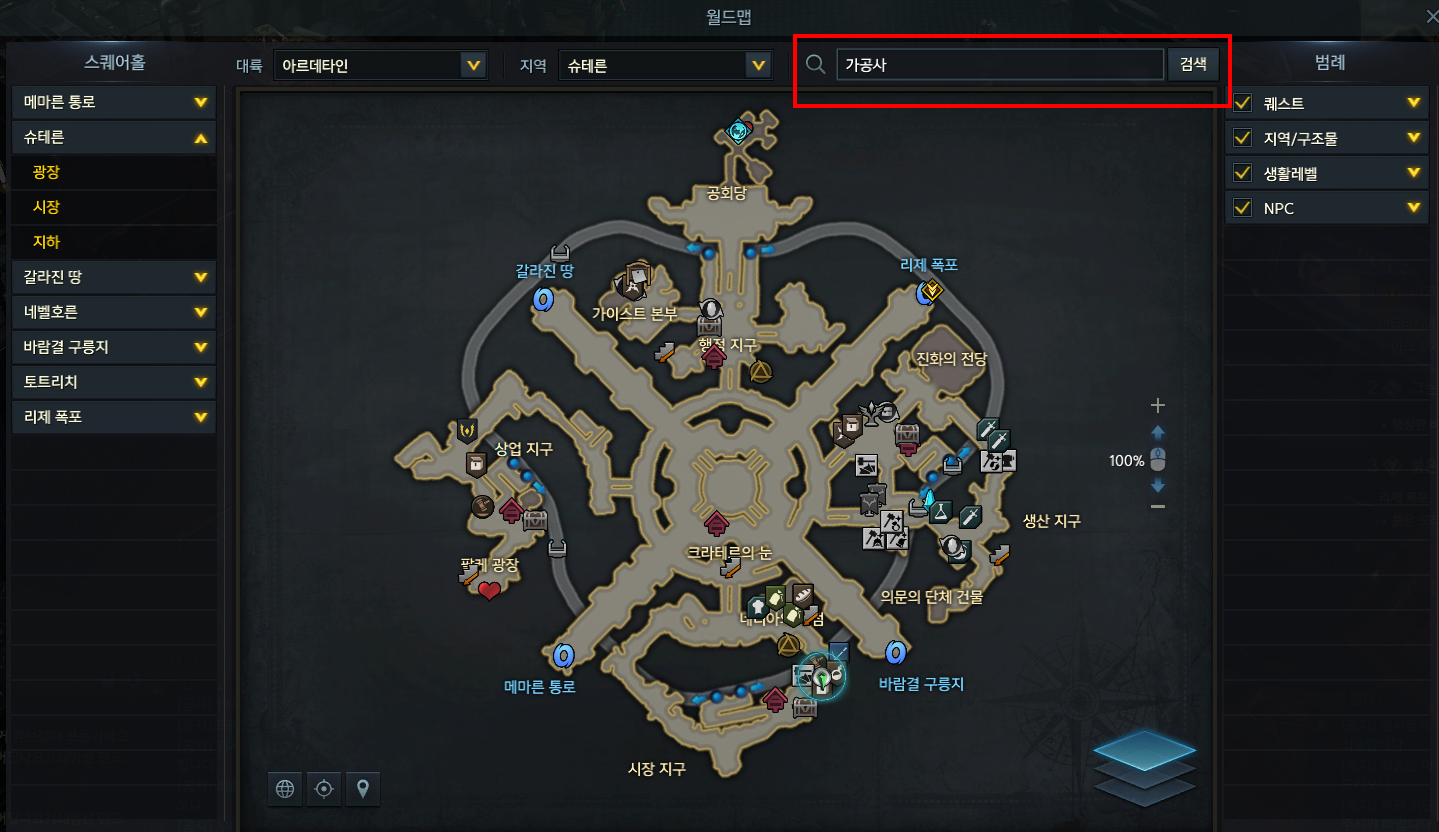Open the 지역 슈테른 dropdown
Image resolution: width=1439 pixels, height=832 pixels.
pos(665,66)
